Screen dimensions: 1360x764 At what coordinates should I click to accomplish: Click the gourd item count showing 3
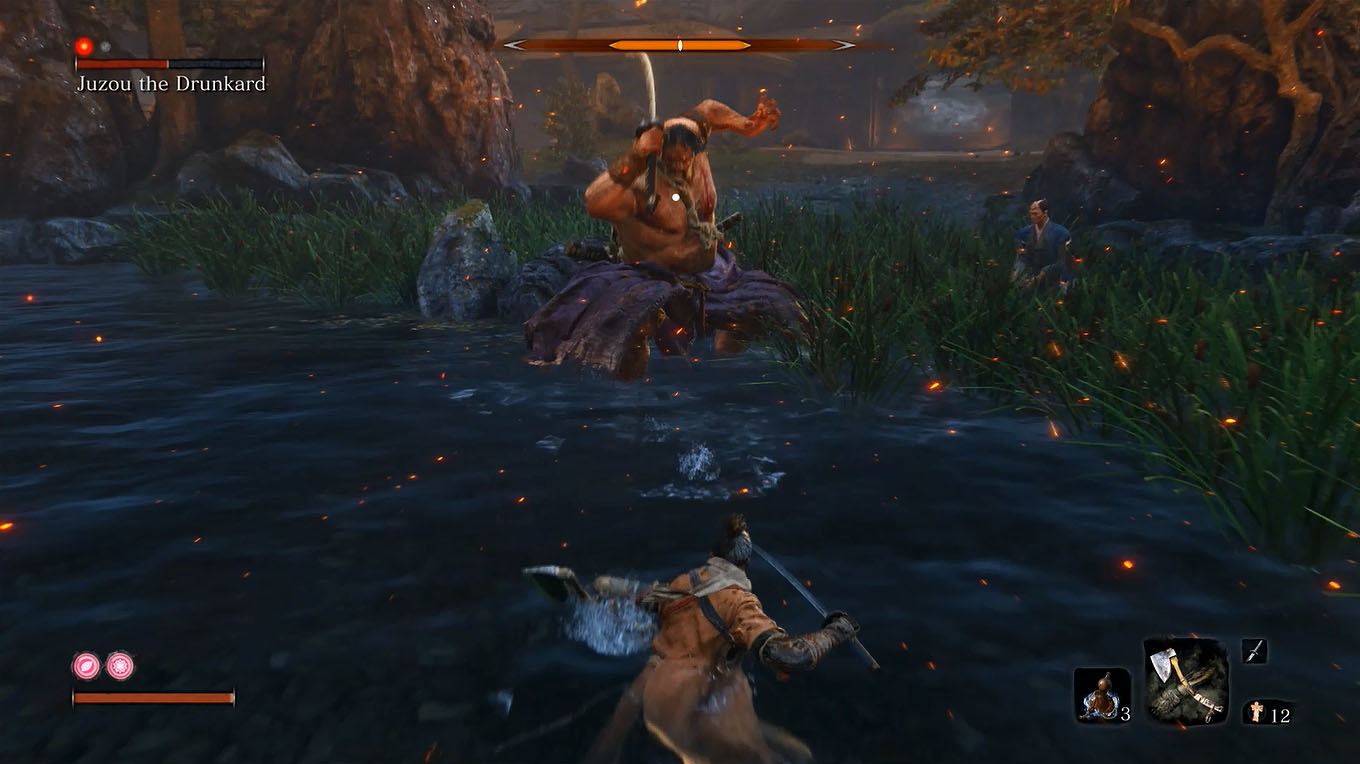(1126, 712)
